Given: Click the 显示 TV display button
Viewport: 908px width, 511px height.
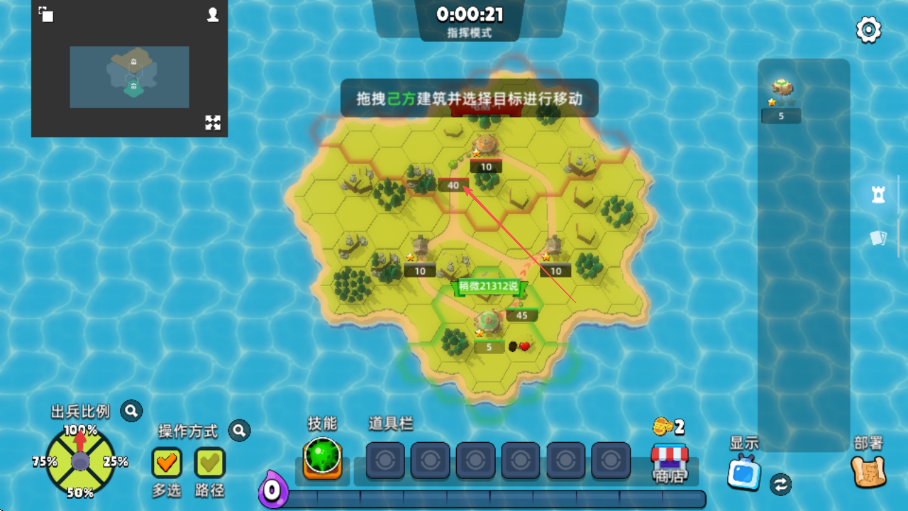Looking at the screenshot, I should point(744,472).
